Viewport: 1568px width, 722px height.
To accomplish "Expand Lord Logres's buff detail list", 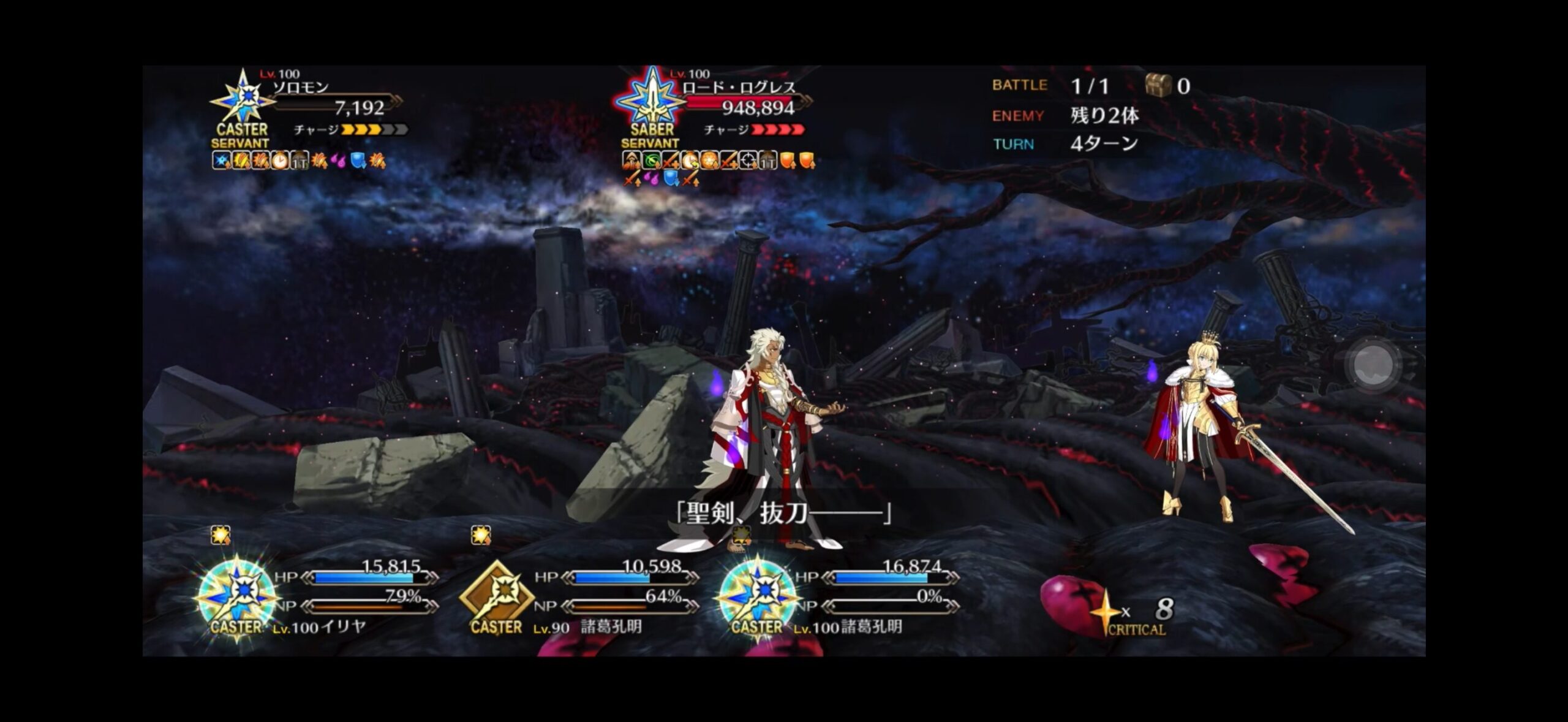I will pyautogui.click(x=710, y=162).
